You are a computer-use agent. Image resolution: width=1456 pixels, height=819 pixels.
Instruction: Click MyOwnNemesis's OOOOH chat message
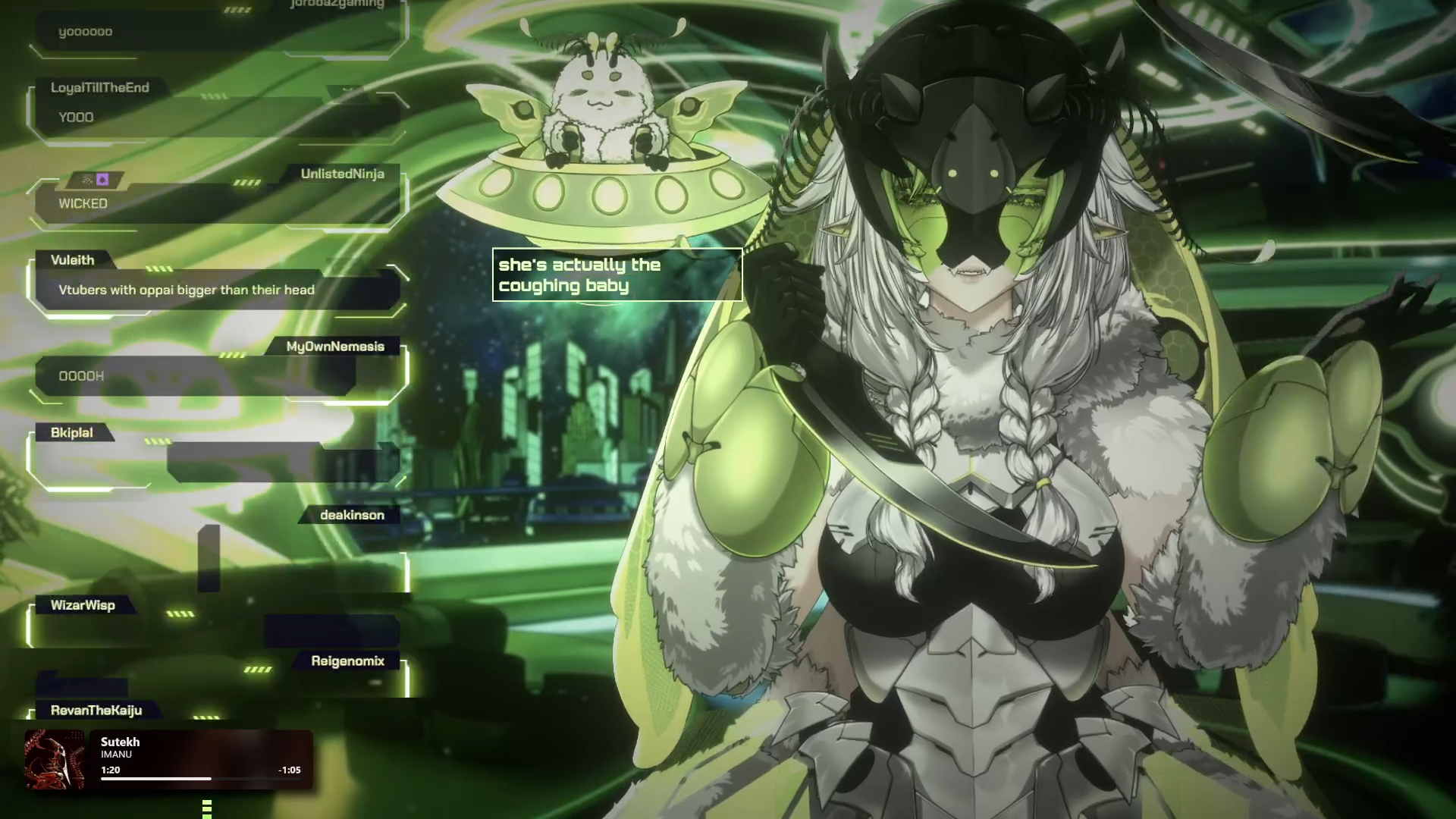pyautogui.click(x=82, y=376)
